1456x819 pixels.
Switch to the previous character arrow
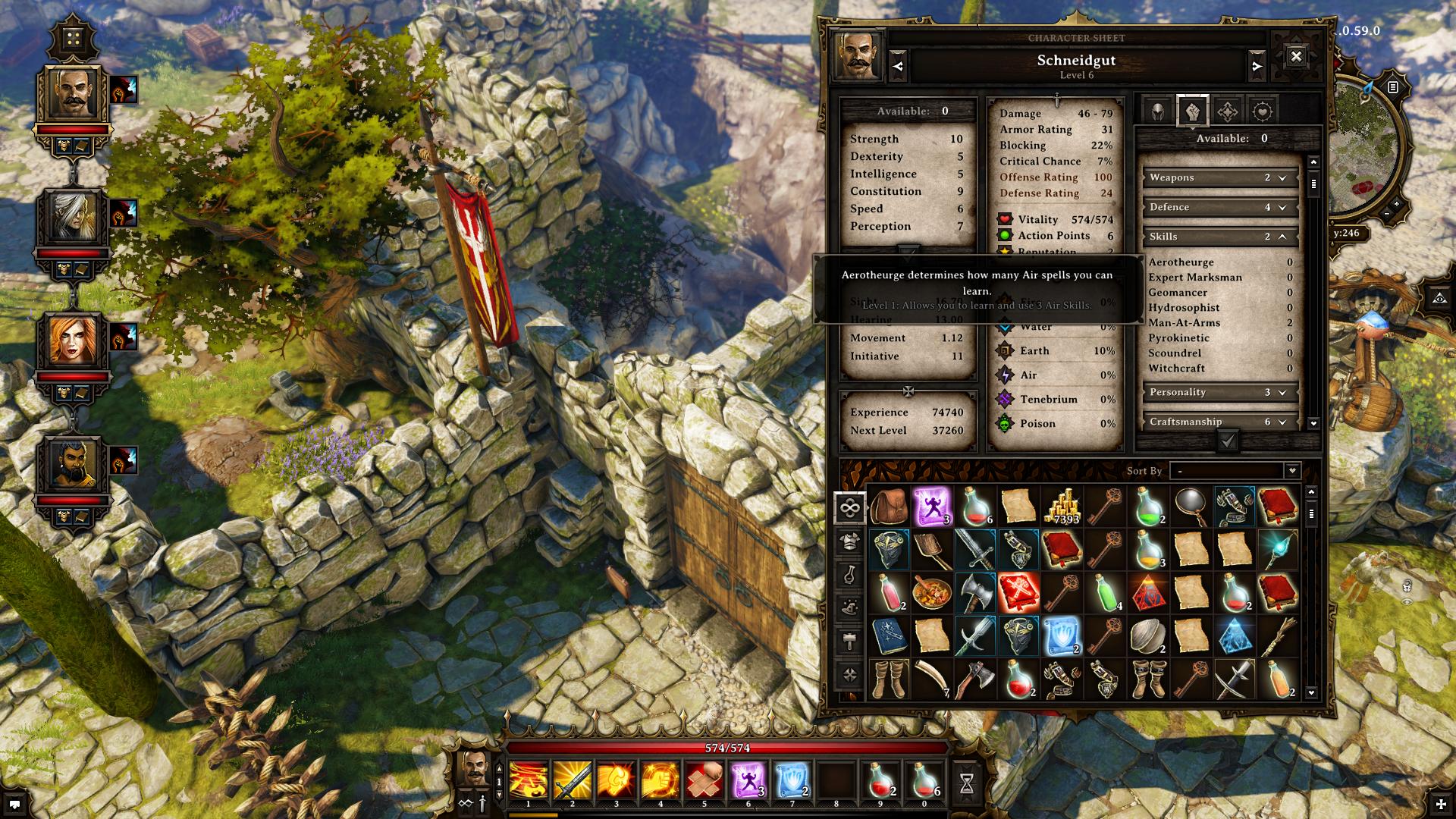(x=898, y=67)
